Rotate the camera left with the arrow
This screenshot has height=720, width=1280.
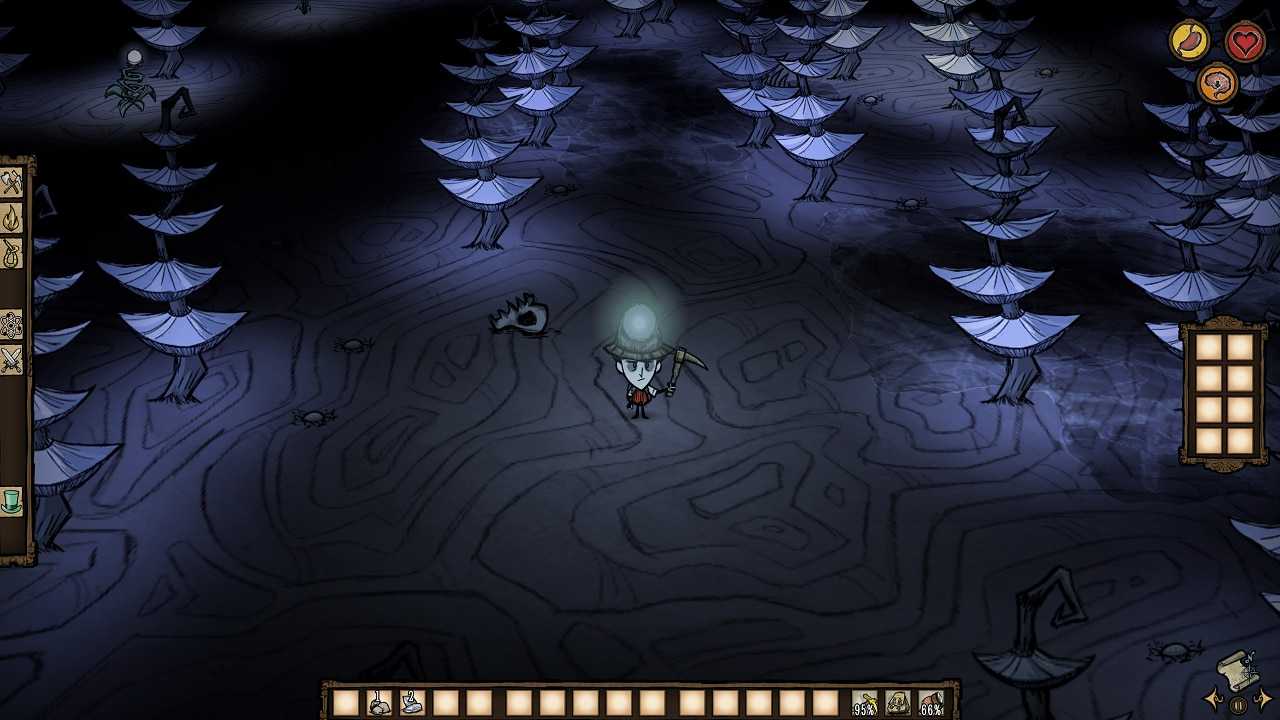tap(1214, 698)
